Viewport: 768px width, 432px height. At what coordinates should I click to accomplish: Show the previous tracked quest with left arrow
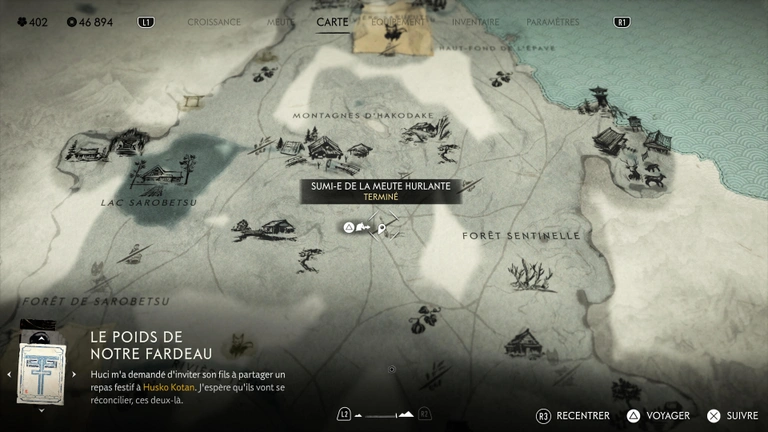(9, 374)
